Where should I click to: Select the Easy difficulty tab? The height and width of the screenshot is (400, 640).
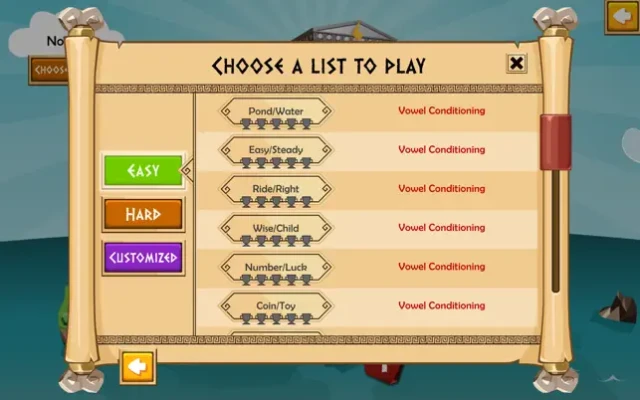[x=143, y=171]
